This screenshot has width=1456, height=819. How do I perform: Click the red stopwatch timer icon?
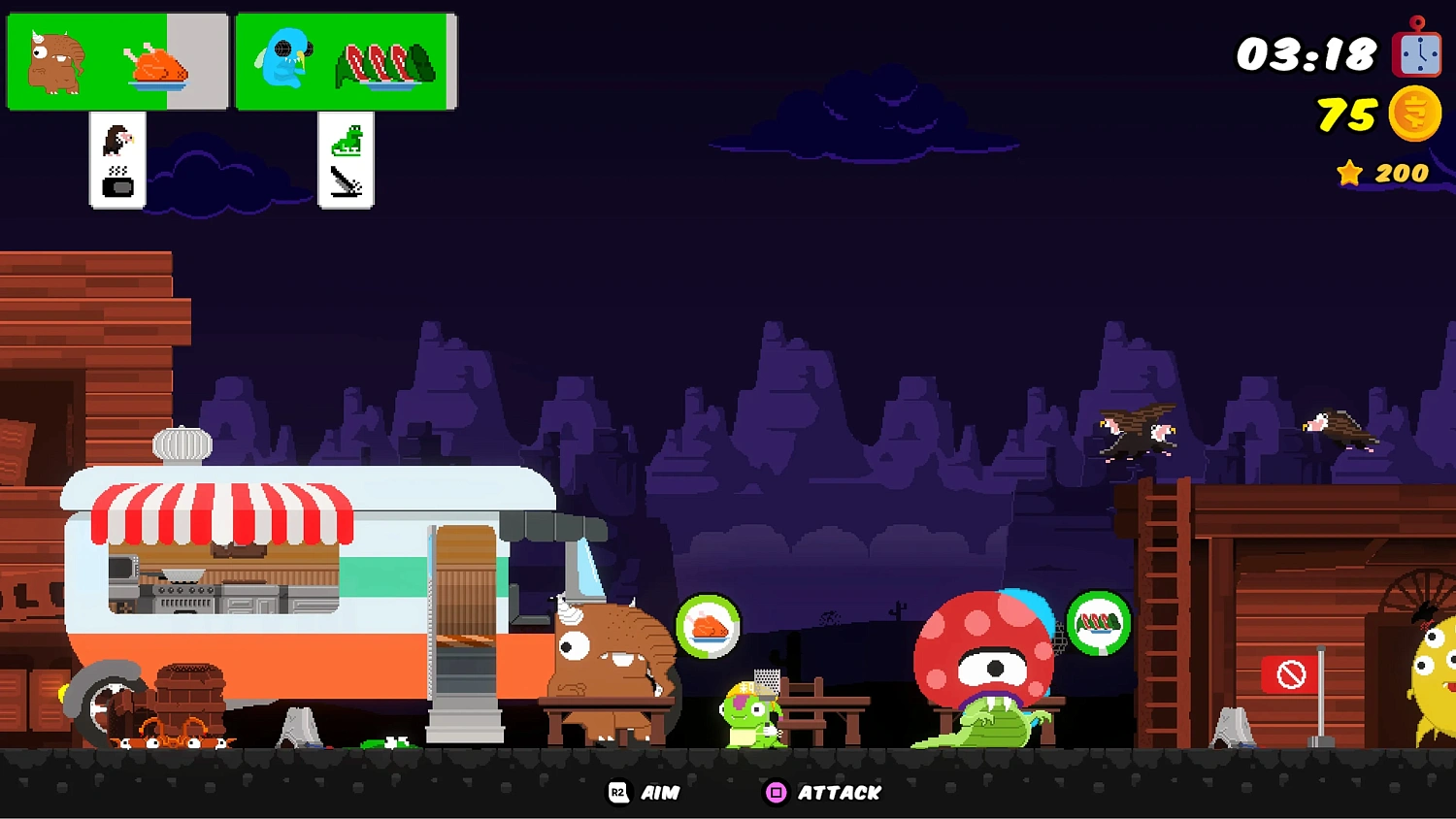coord(1415,55)
